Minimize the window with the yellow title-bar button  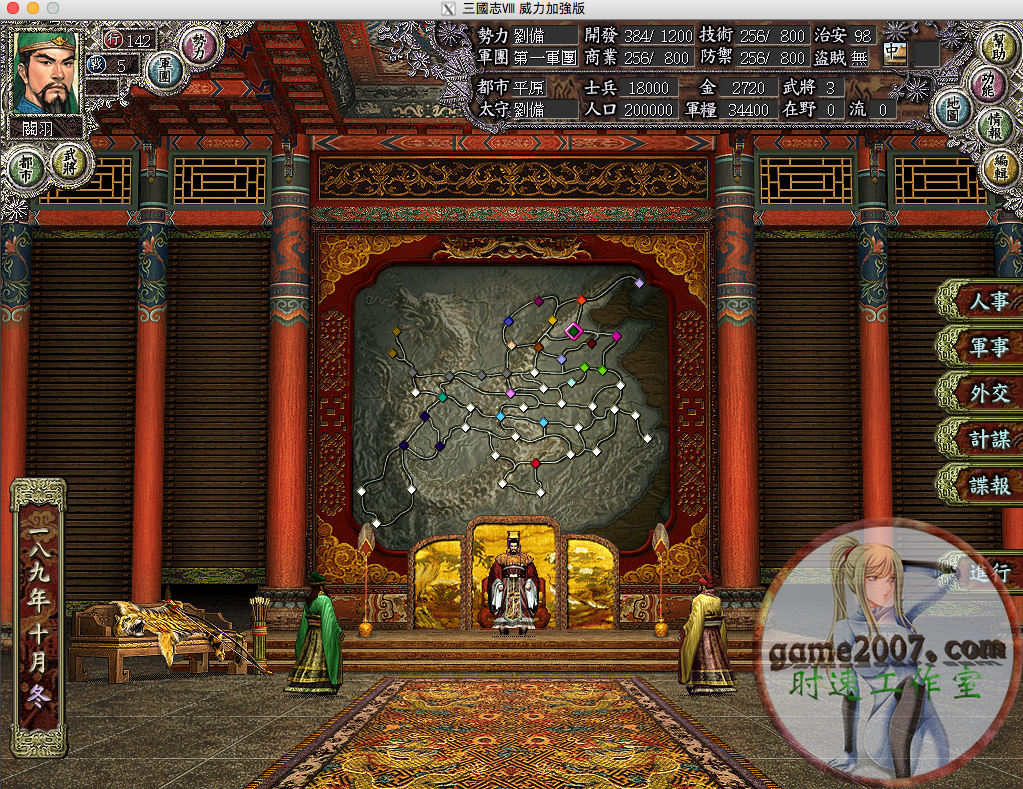(32, 8)
